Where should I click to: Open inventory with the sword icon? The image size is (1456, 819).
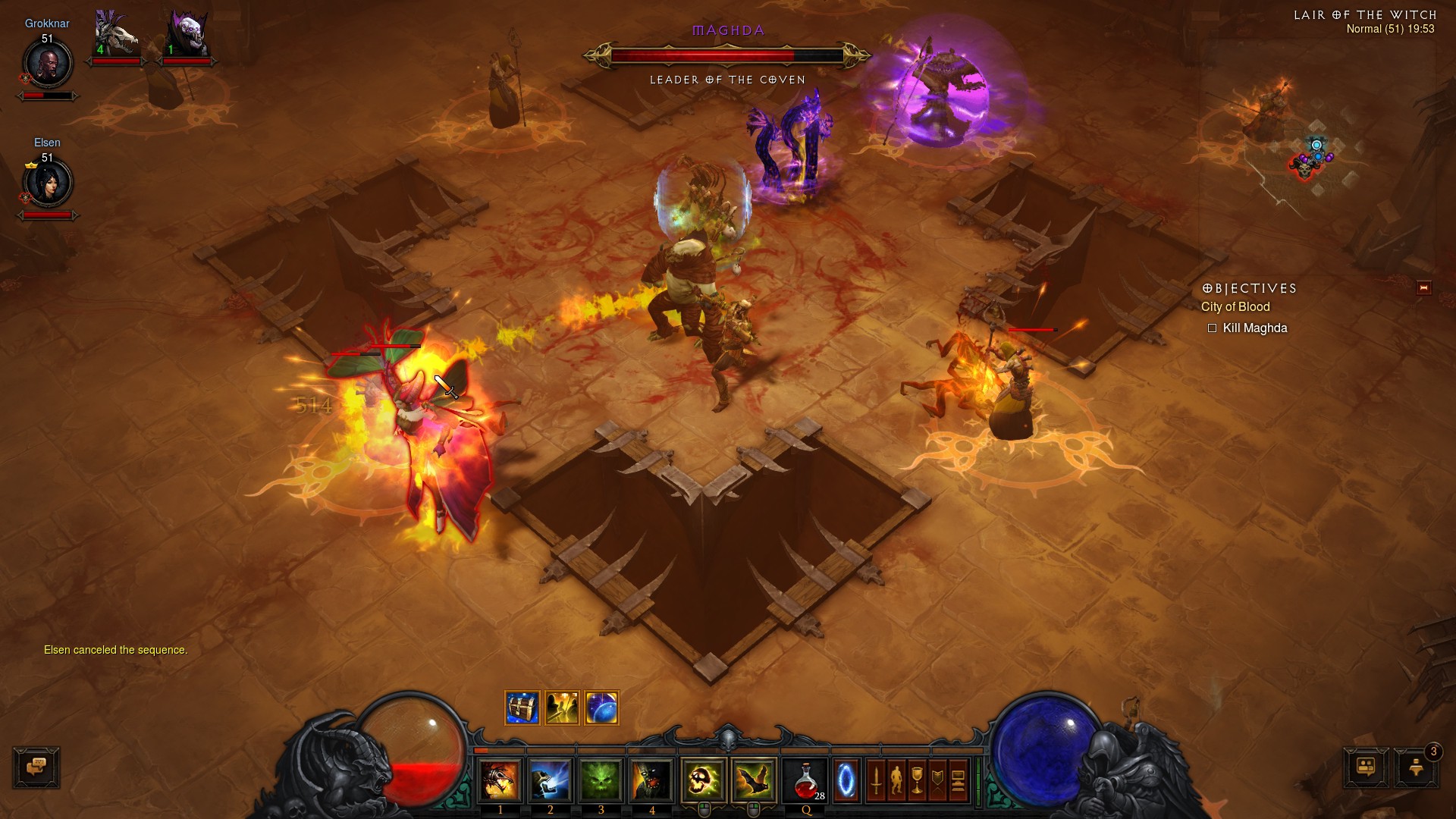[876, 780]
